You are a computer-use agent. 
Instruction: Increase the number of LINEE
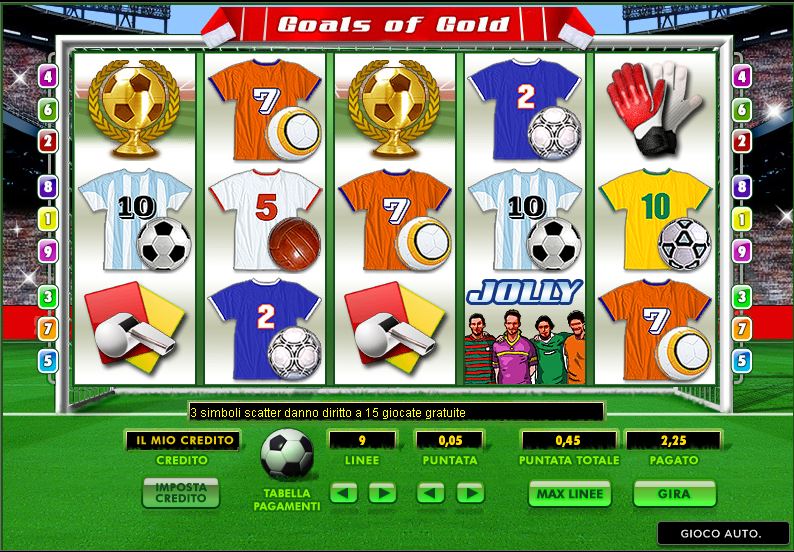382,493
